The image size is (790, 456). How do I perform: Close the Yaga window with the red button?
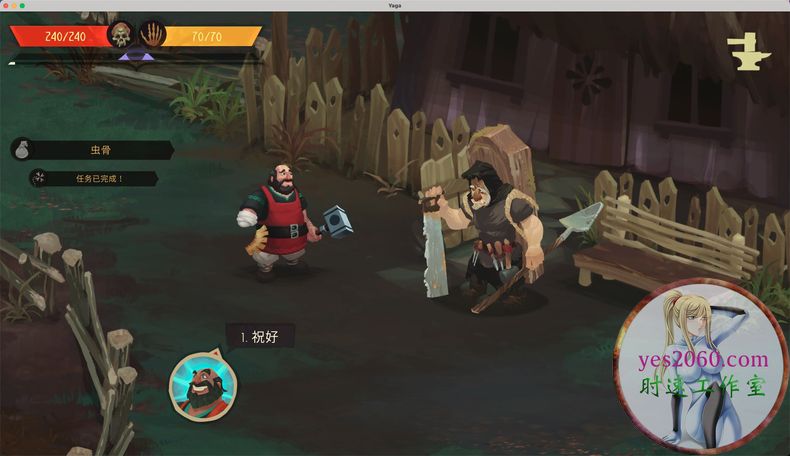6,5
